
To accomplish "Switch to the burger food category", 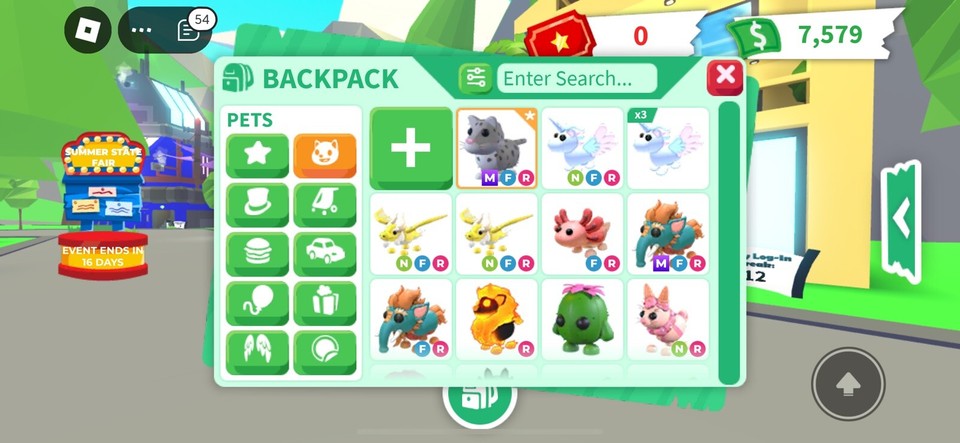I will click(x=257, y=254).
